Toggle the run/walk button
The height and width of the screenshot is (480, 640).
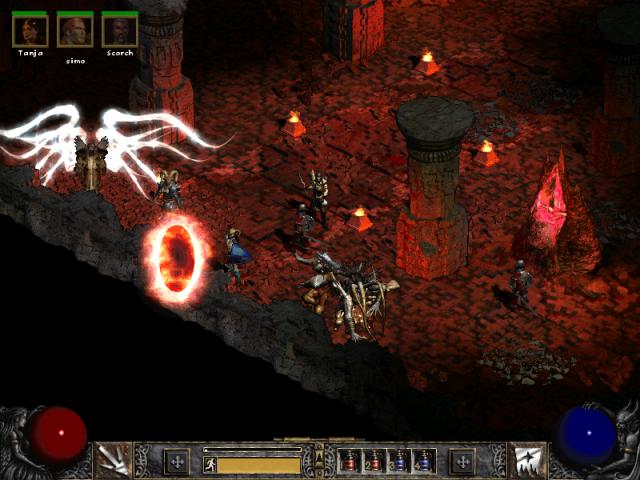pos(210,464)
